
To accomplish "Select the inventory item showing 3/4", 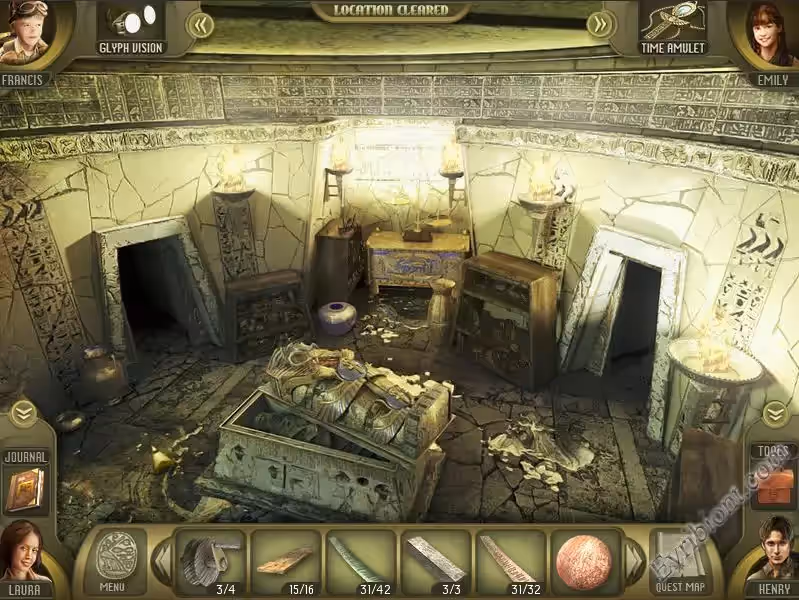I will [x=210, y=560].
